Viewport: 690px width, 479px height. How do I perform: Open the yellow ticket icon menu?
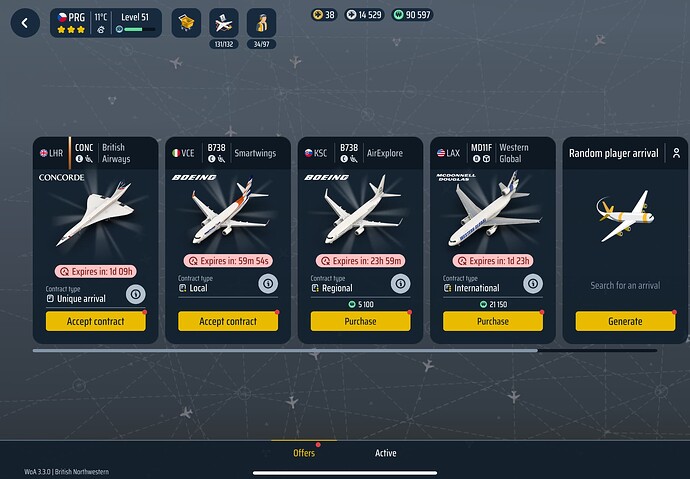pyautogui.click(x=186, y=22)
